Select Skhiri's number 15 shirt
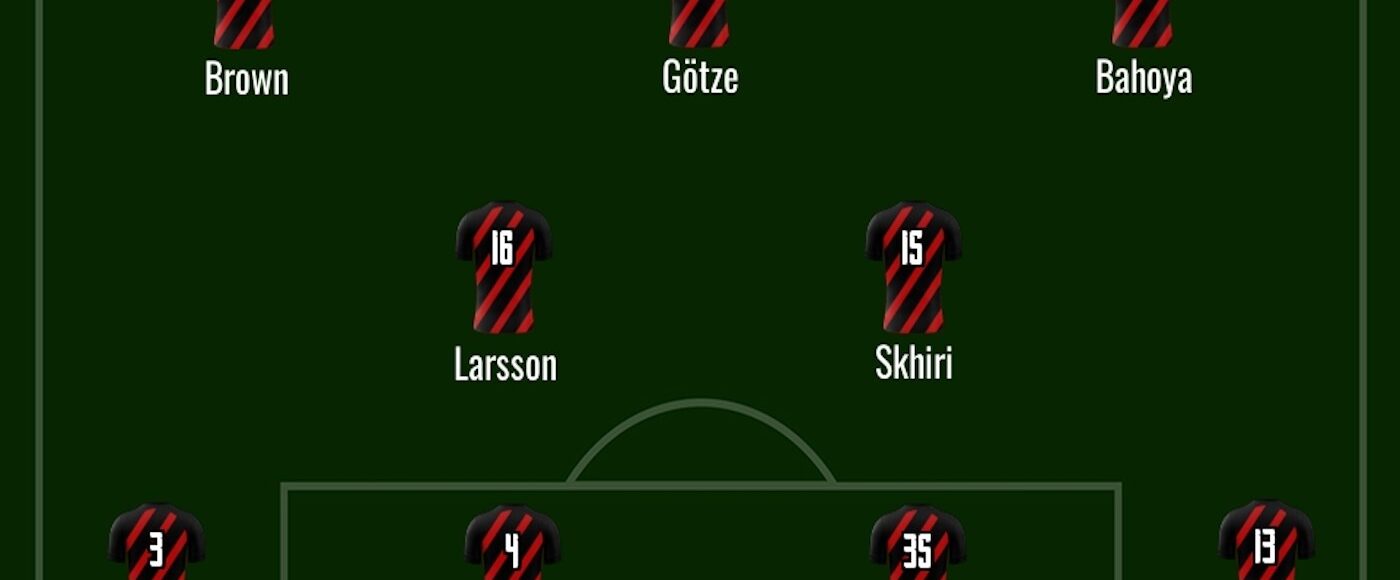Viewport: 1400px width, 580px height. pyautogui.click(x=913, y=267)
